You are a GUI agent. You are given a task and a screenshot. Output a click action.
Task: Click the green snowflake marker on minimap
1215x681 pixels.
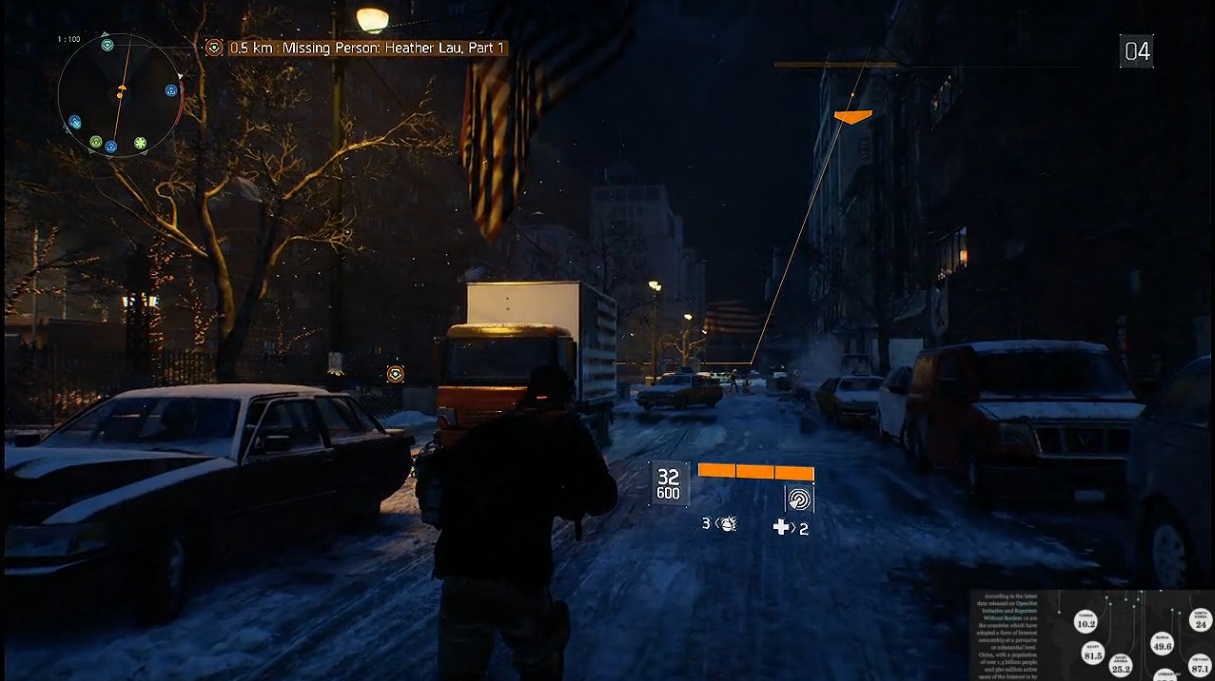coord(140,142)
